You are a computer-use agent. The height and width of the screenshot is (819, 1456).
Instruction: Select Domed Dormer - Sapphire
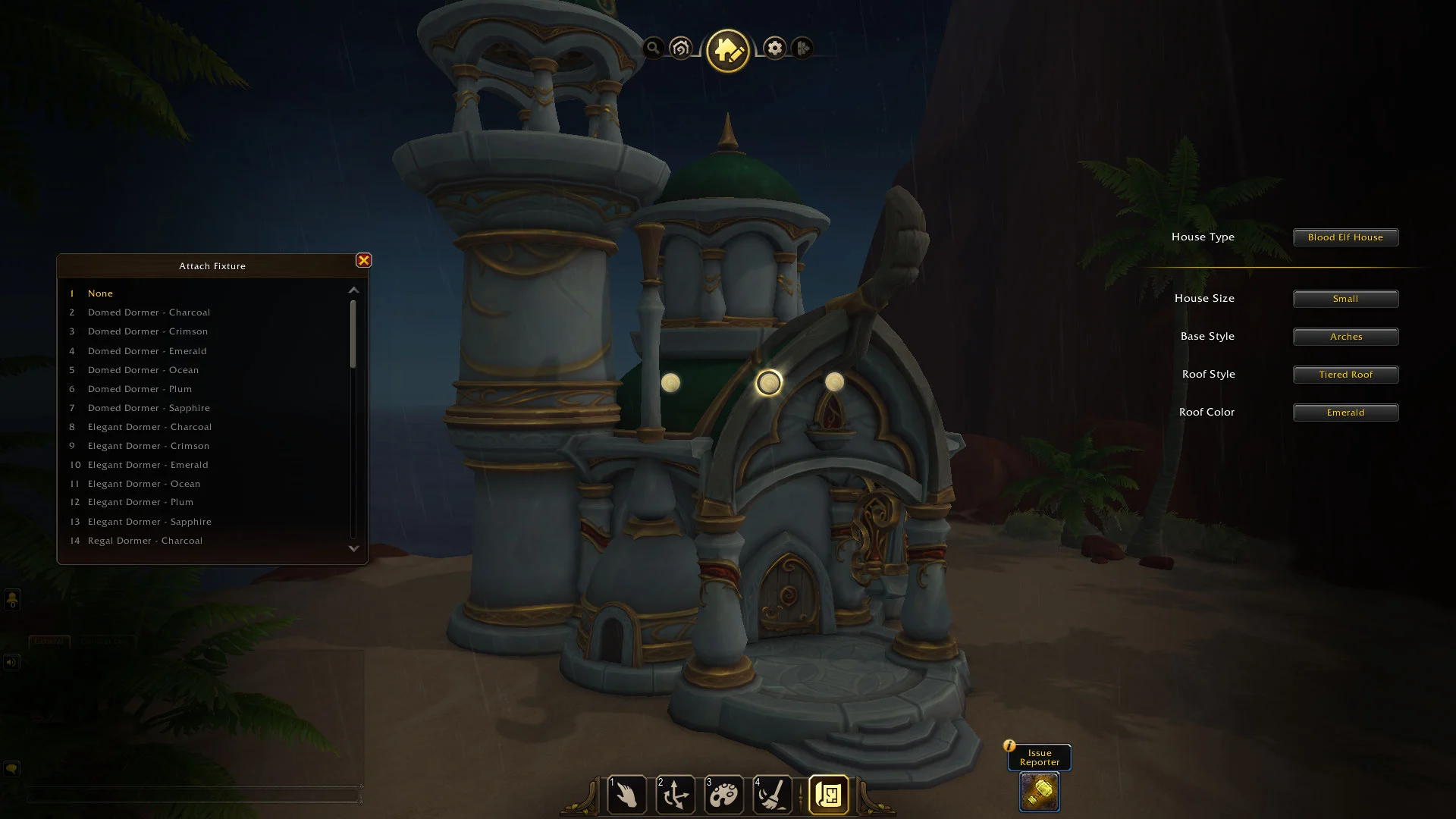[x=149, y=408]
